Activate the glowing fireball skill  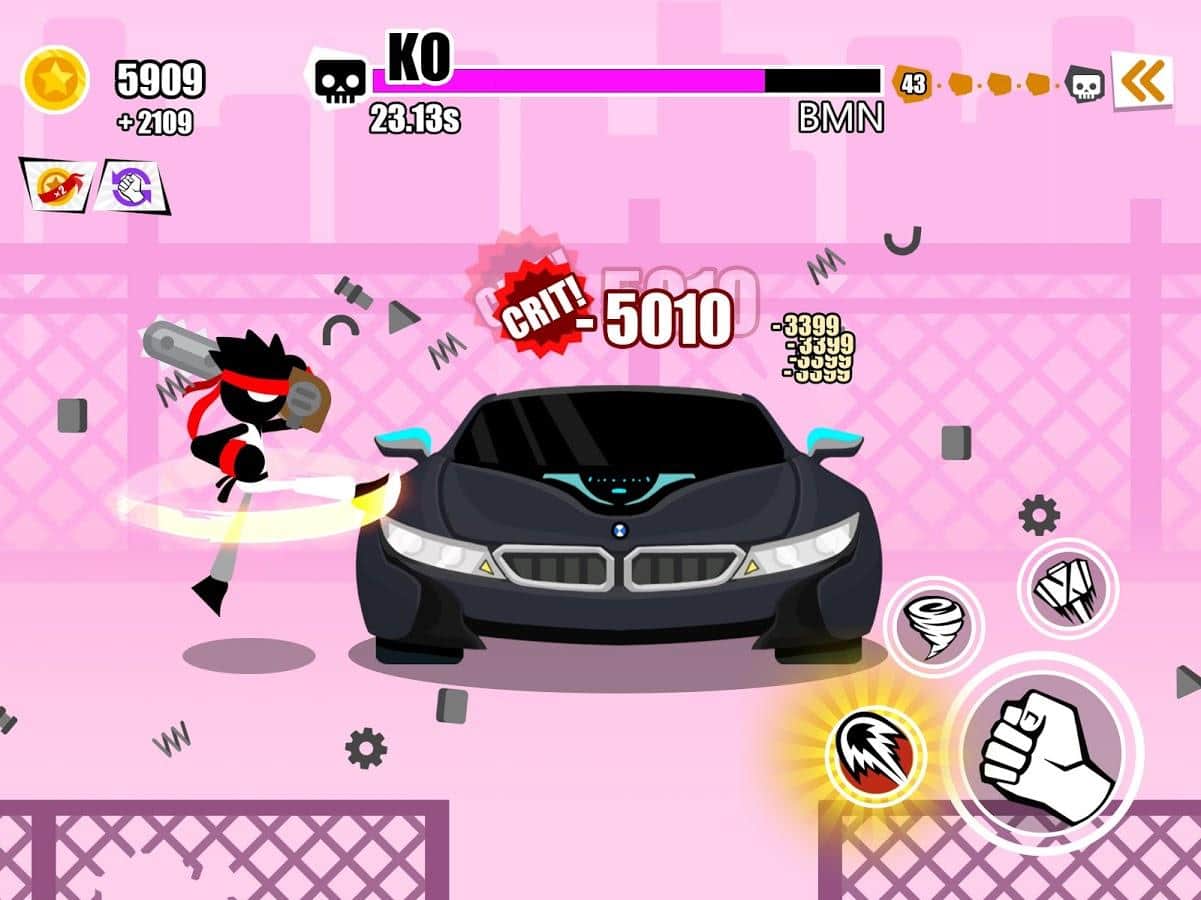click(875, 755)
